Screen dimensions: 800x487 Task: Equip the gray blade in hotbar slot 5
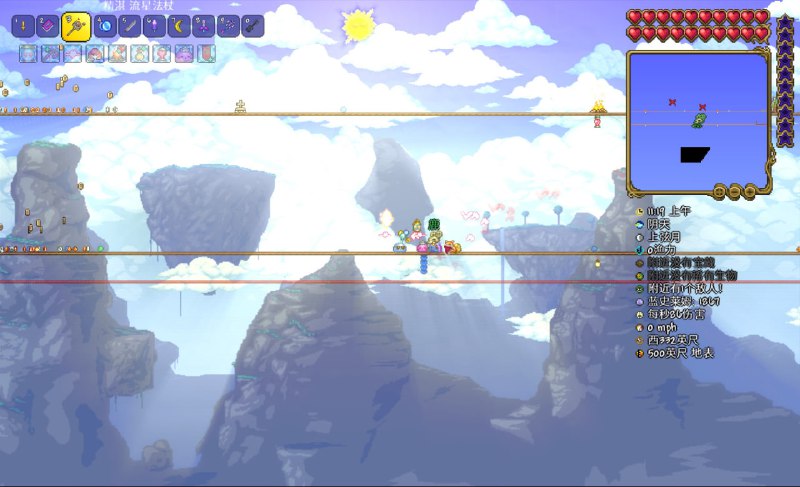(x=130, y=26)
